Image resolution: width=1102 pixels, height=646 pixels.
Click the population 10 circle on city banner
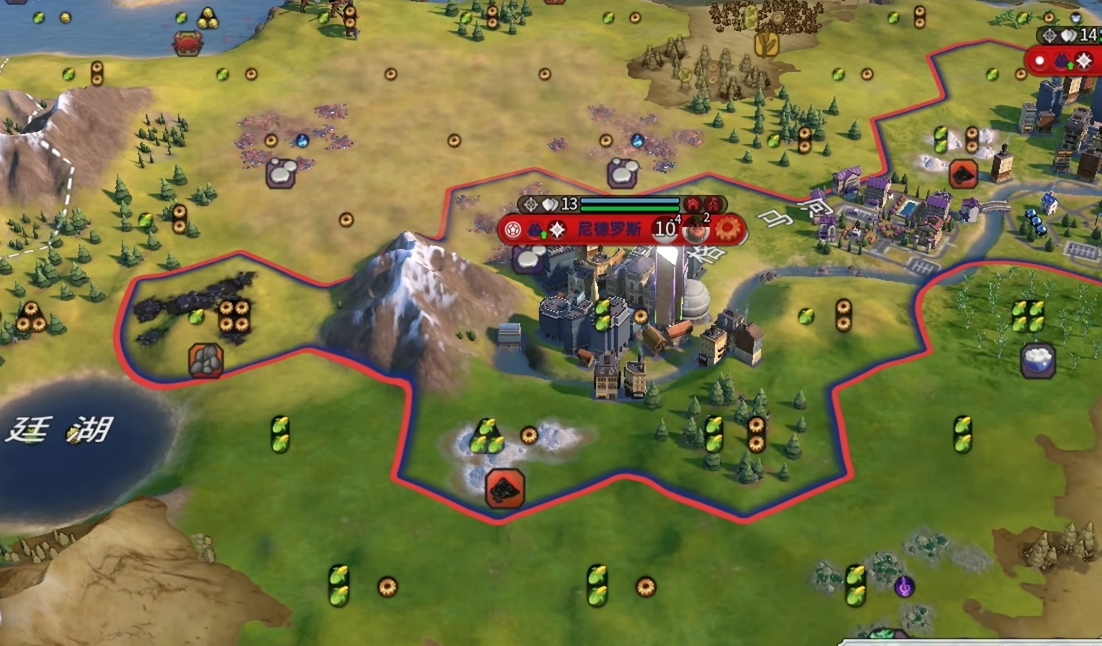[x=664, y=229]
